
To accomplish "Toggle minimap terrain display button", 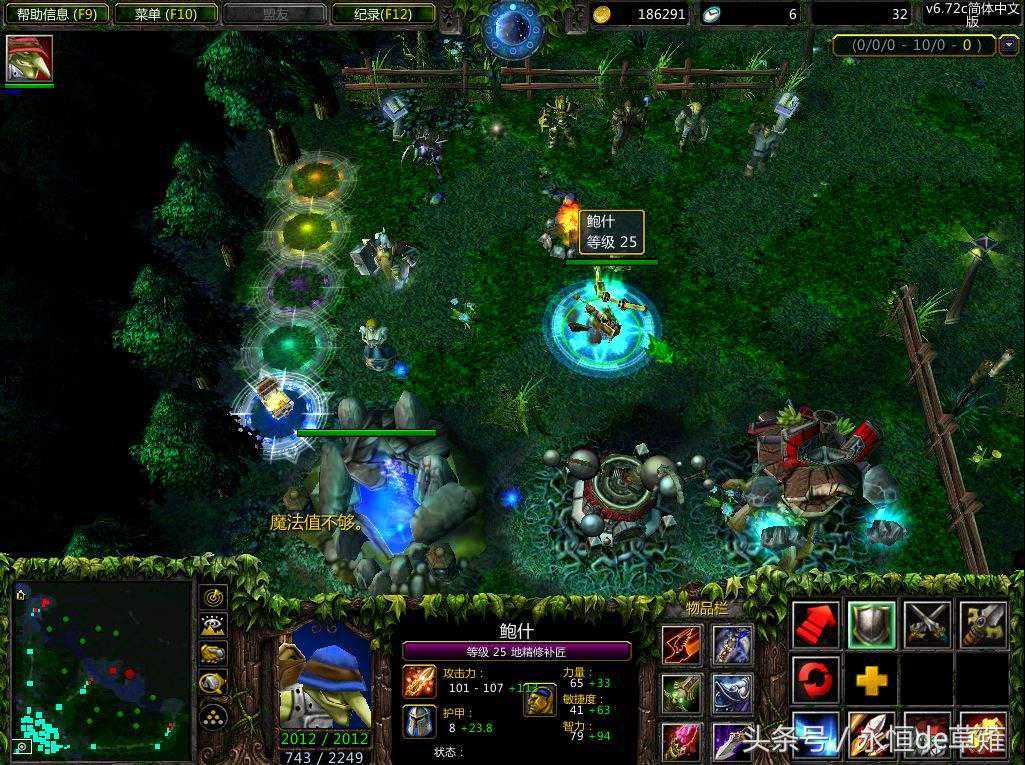I will pyautogui.click(x=214, y=625).
